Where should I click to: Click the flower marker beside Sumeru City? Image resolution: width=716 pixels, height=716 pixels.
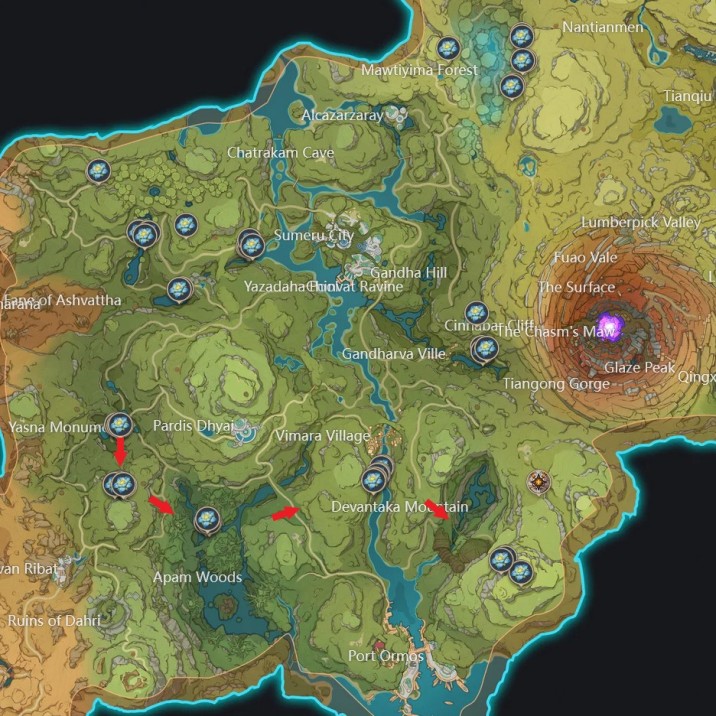[251, 242]
